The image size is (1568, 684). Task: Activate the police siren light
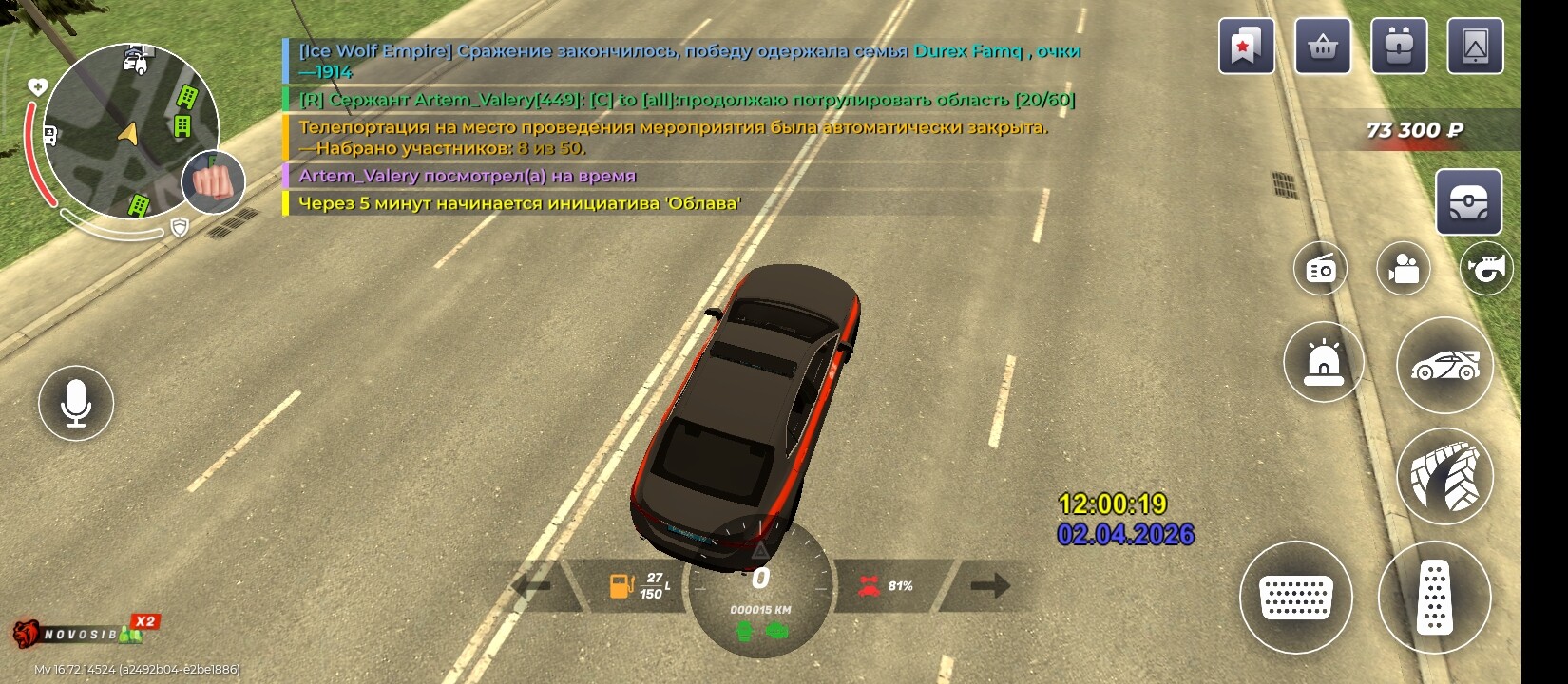1323,361
